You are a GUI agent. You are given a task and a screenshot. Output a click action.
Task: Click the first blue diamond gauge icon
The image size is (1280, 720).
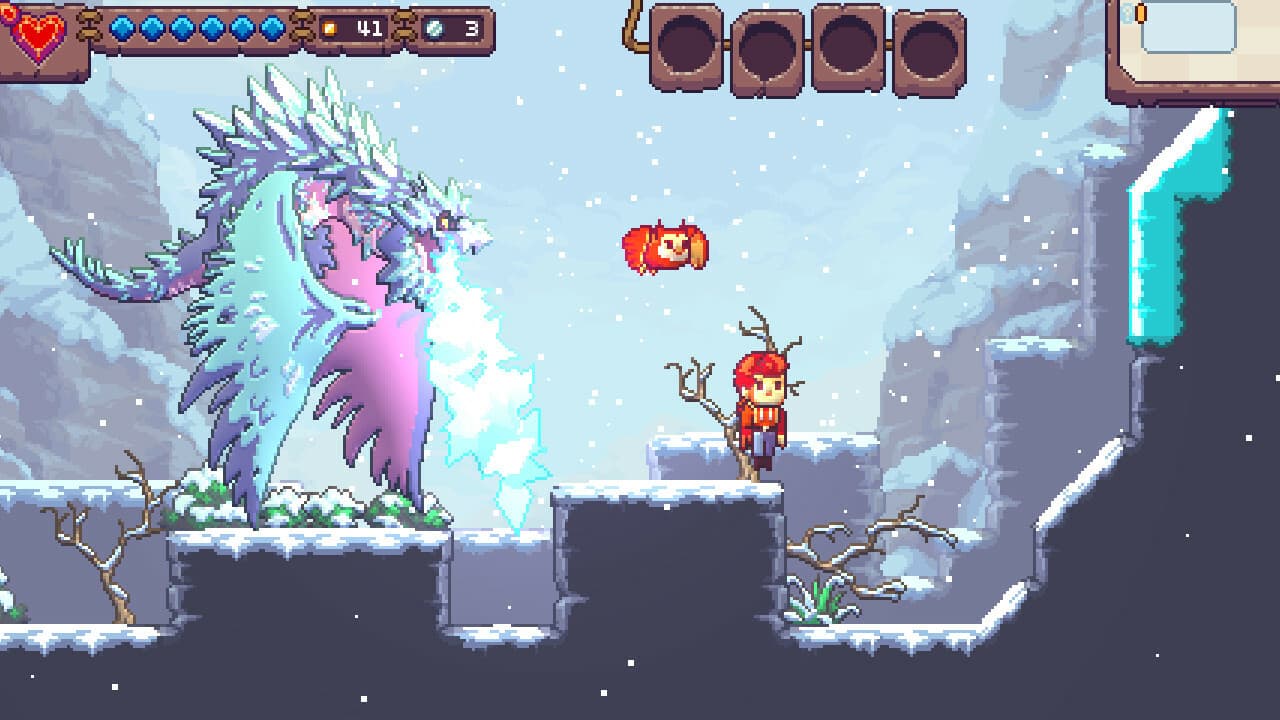click(120, 29)
